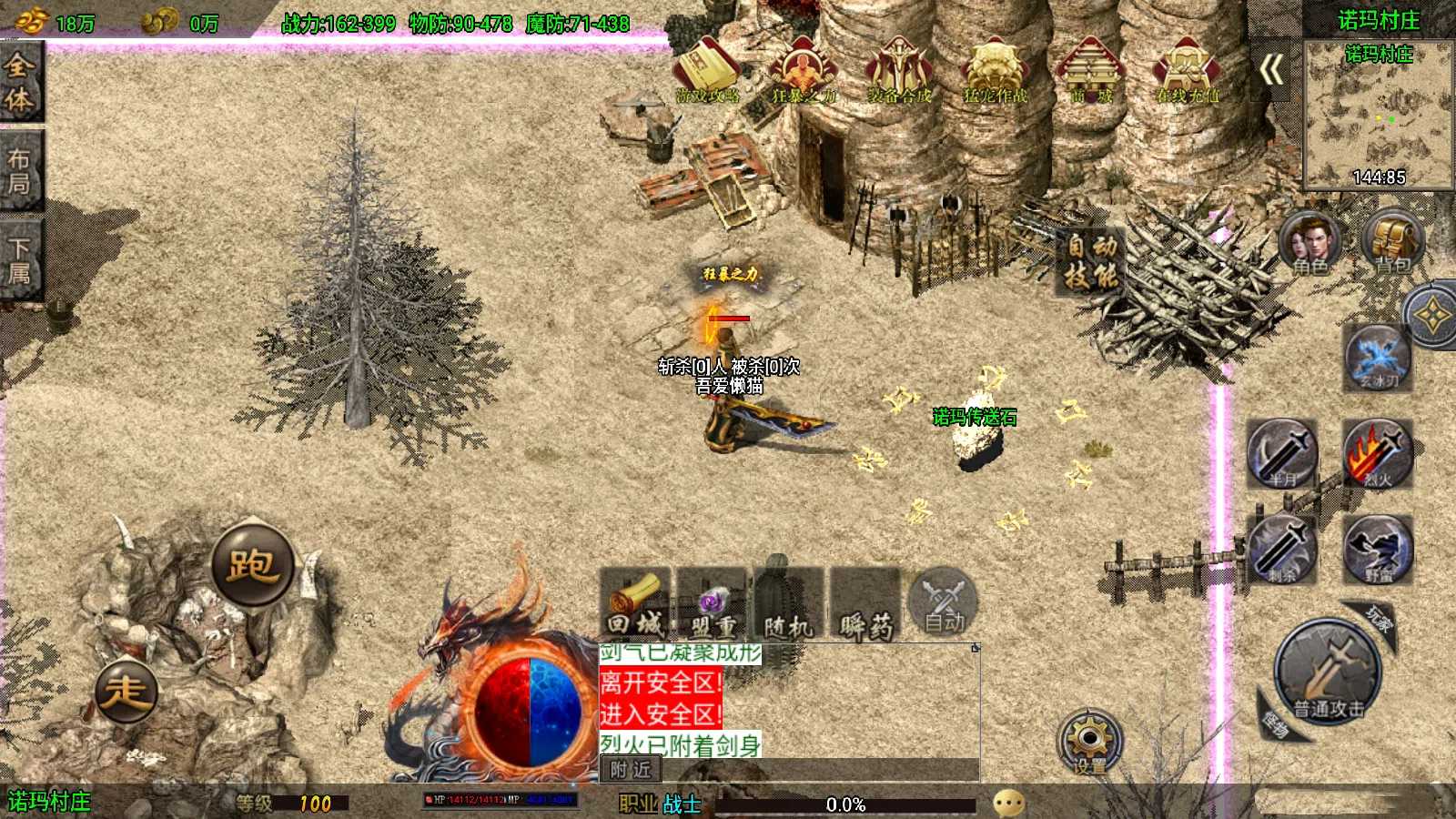Tap the 普通攻击 normal attack button
Image resolution: width=1456 pixels, height=819 pixels.
[x=1329, y=675]
